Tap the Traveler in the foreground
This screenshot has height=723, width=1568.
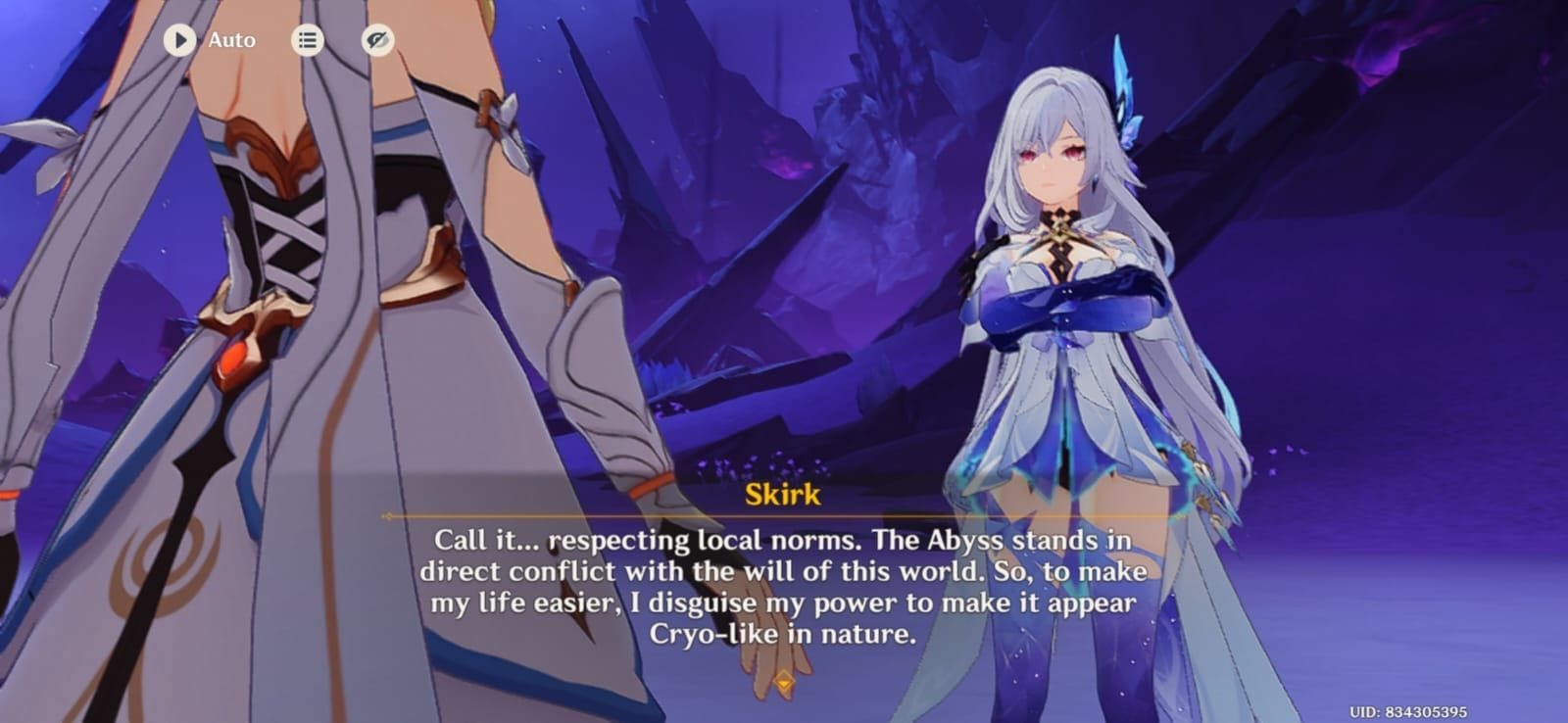pos(294,294)
